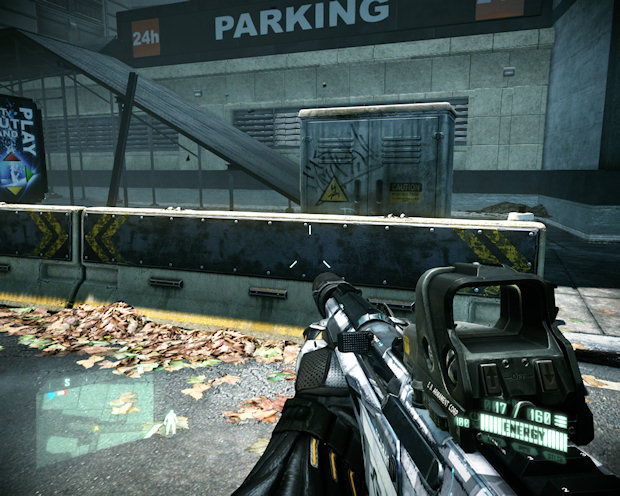Click the minimap radar panel

click(x=96, y=409)
